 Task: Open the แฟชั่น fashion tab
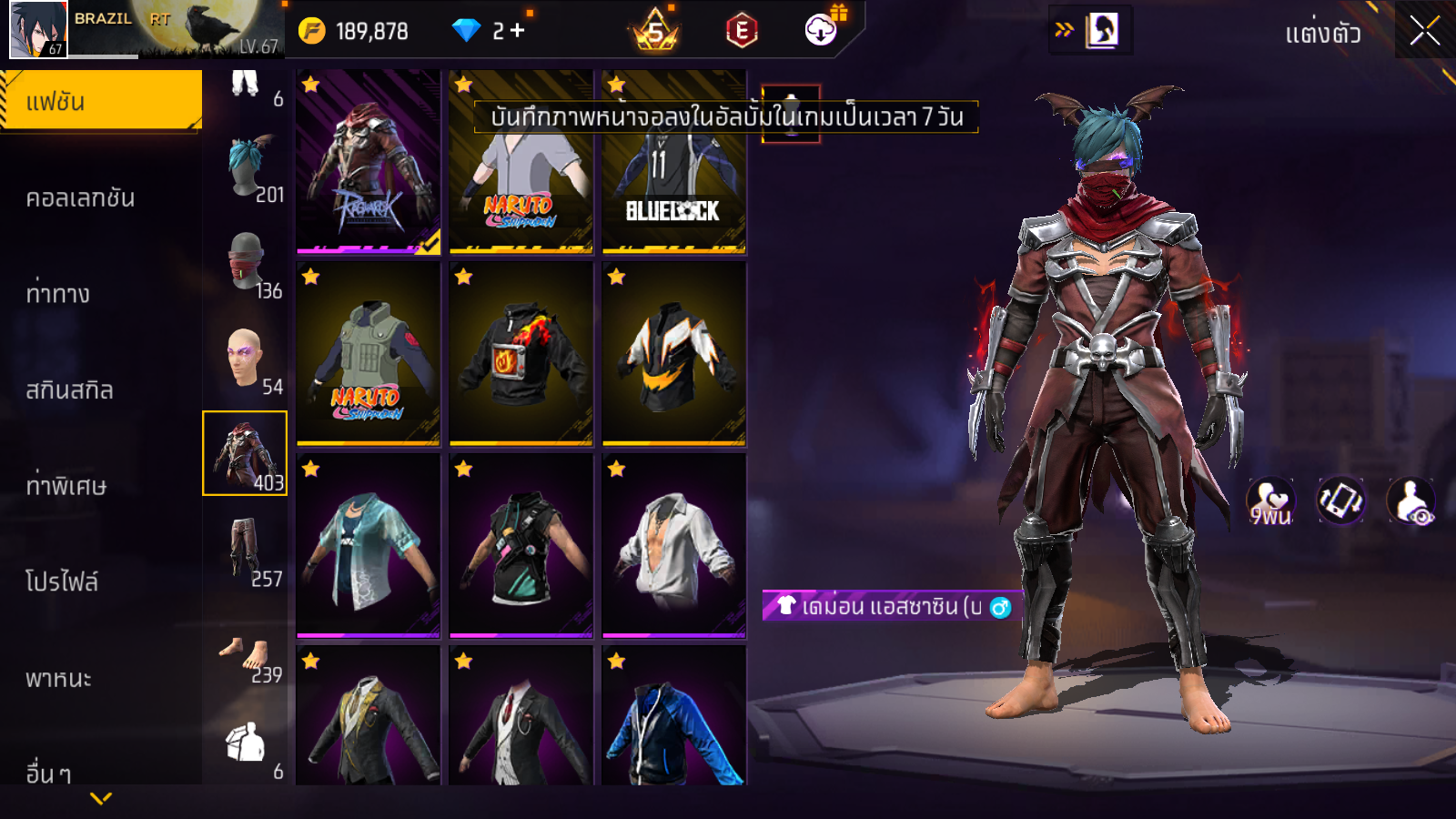(100, 101)
